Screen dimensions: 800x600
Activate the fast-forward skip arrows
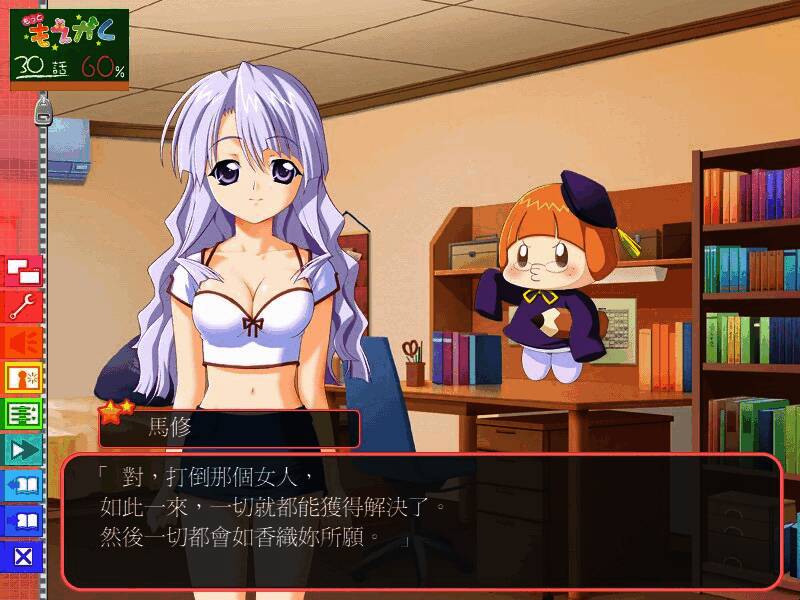[x=24, y=449]
